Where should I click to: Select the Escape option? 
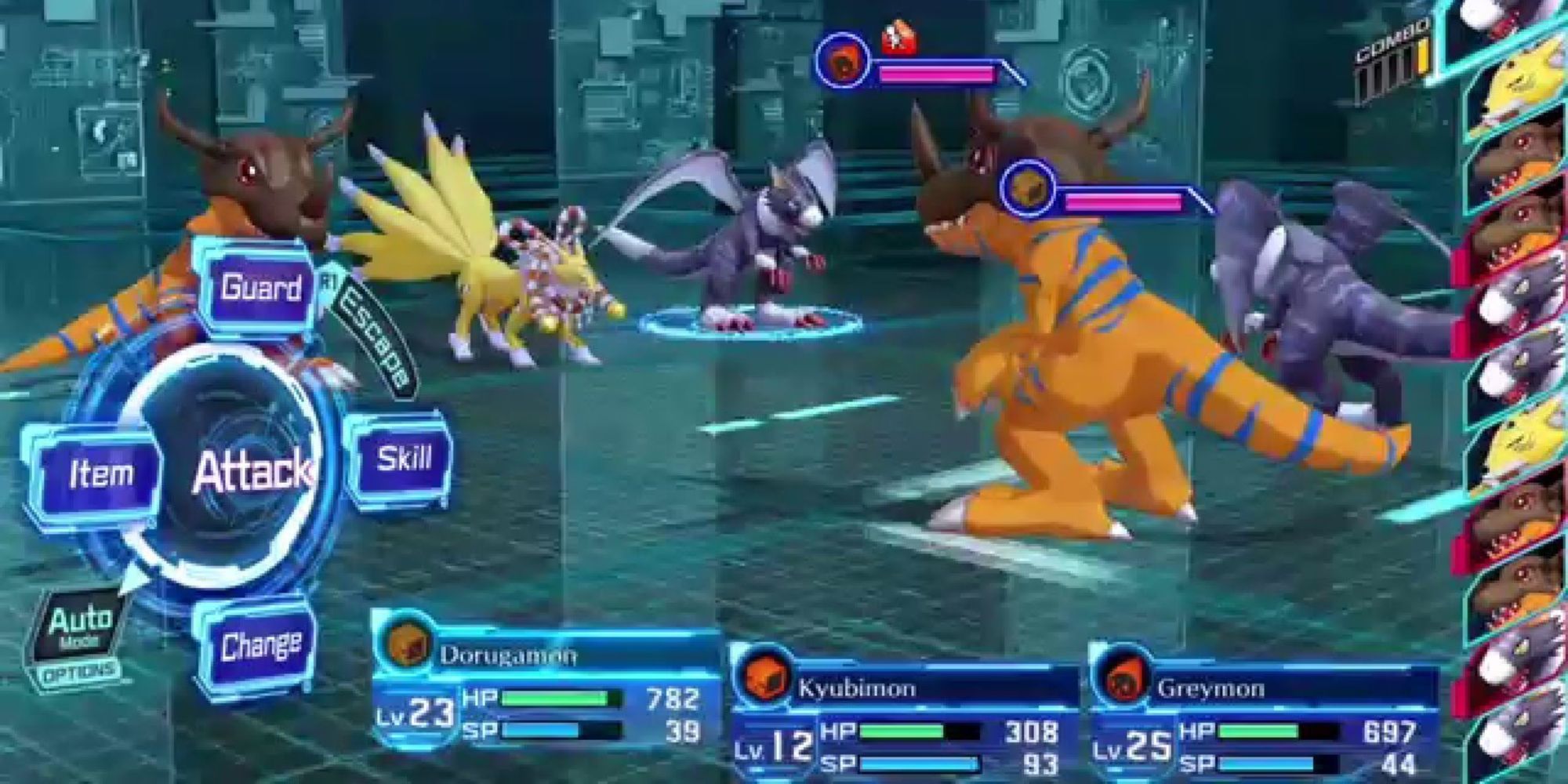pos(376,338)
